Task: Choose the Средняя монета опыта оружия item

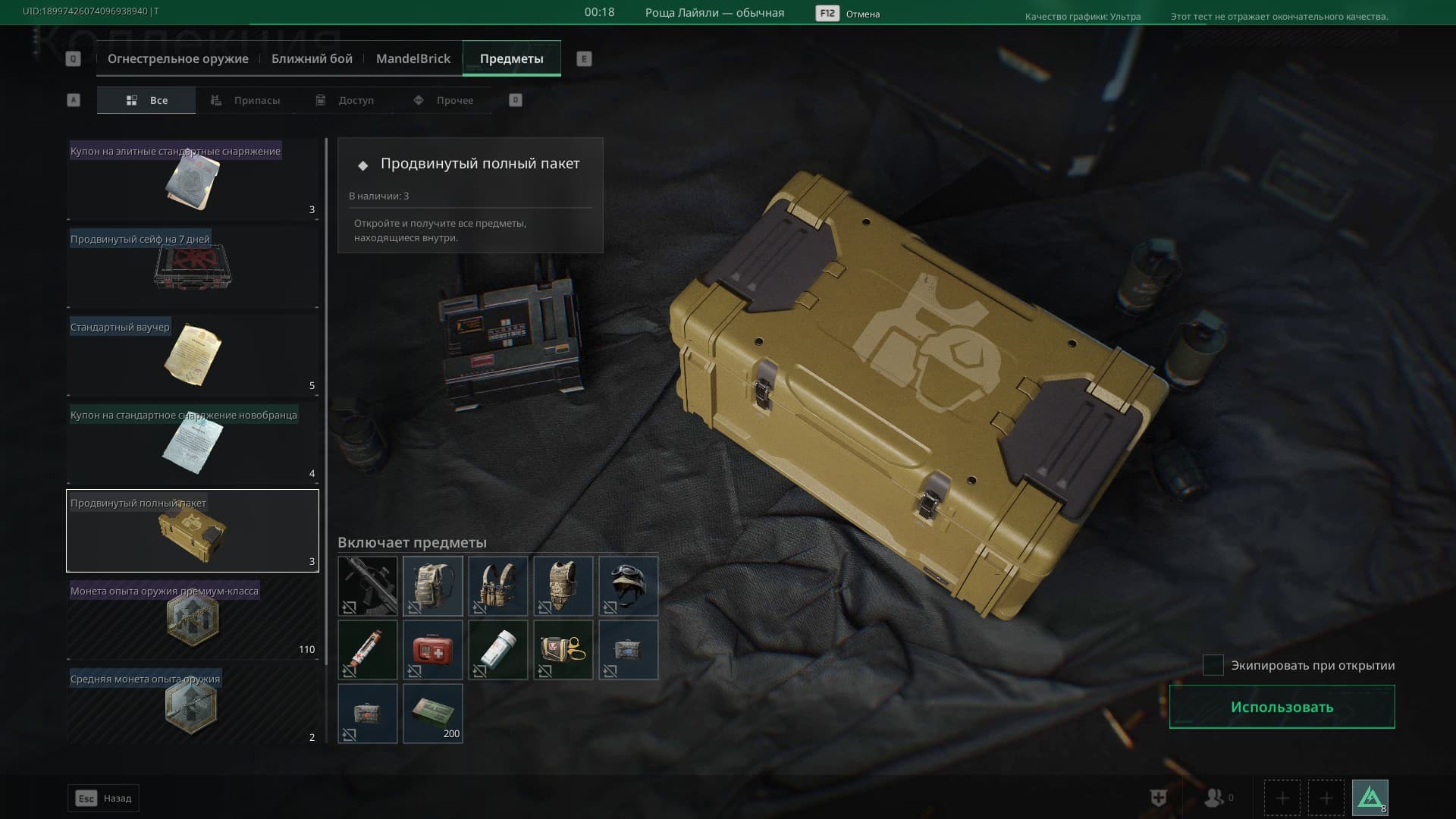Action: coord(193,705)
